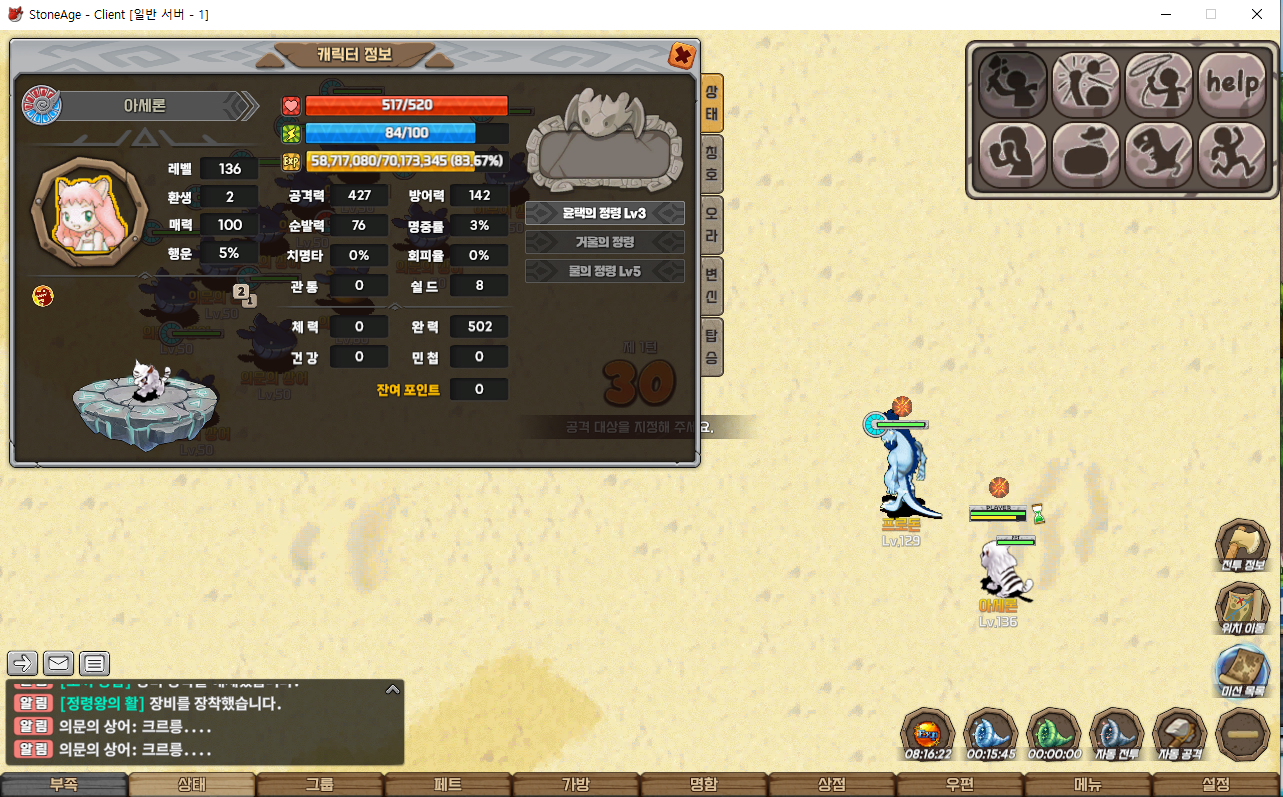Select the 윤택의 정령 Lv3 spirit entry
The width and height of the screenshot is (1283, 797).
(604, 213)
